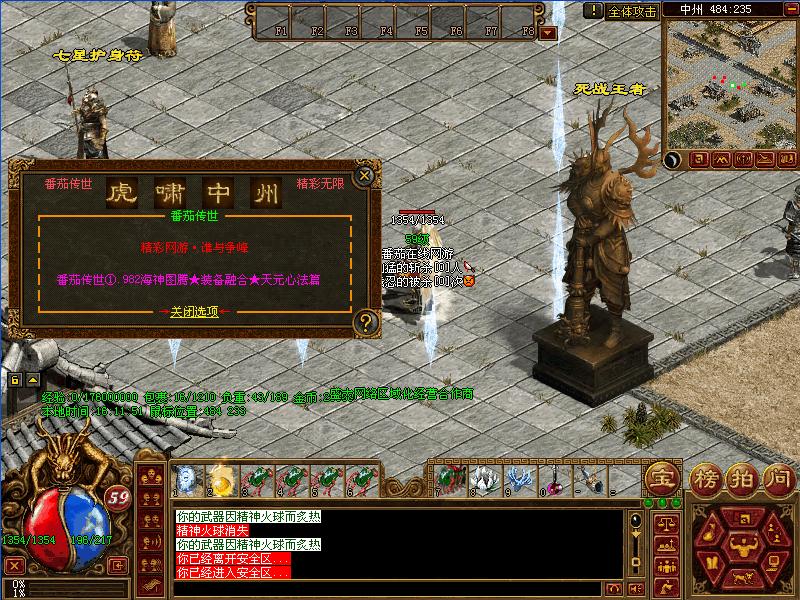Open the 榜 ranking button

click(704, 477)
